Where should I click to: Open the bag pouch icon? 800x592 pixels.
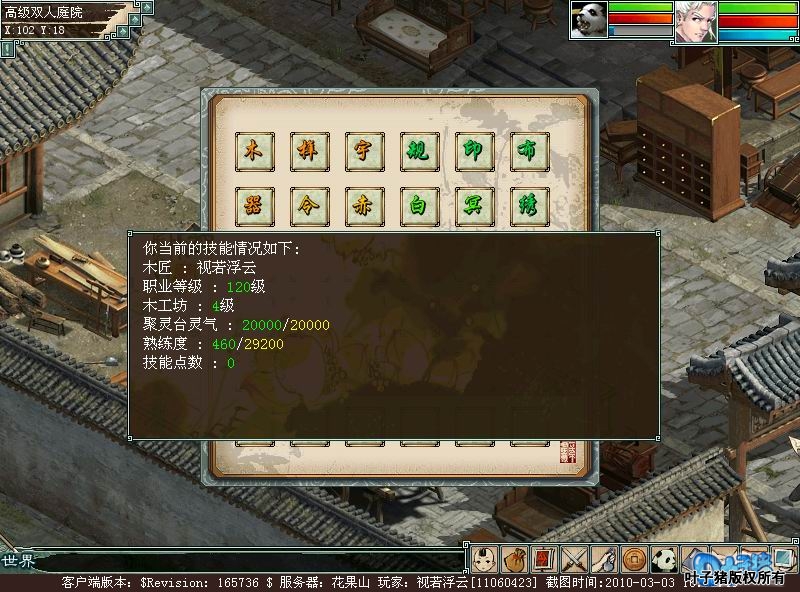(514, 558)
